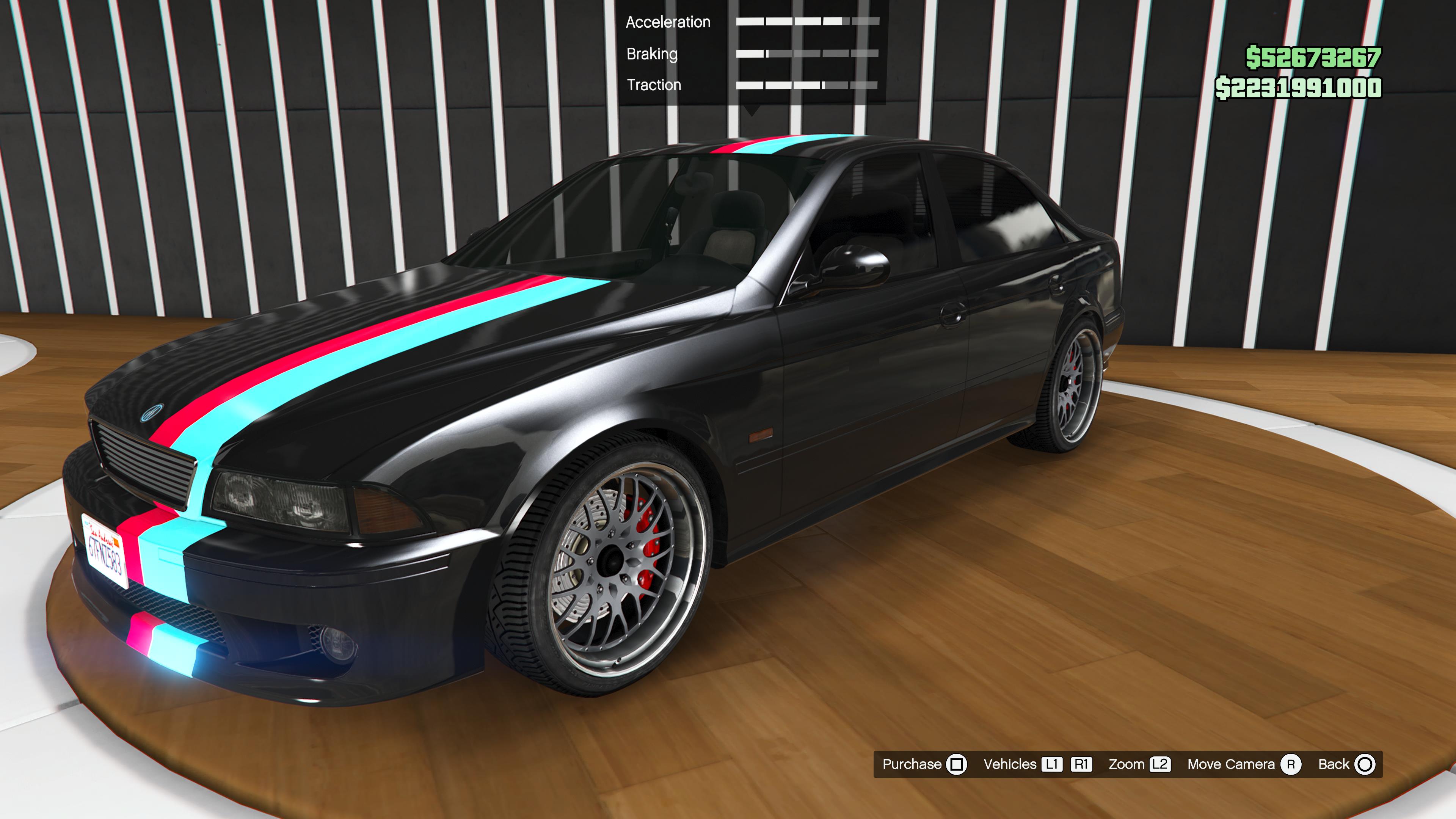Purchase the displayed vehicle
This screenshot has height=819, width=1456.
924,764
